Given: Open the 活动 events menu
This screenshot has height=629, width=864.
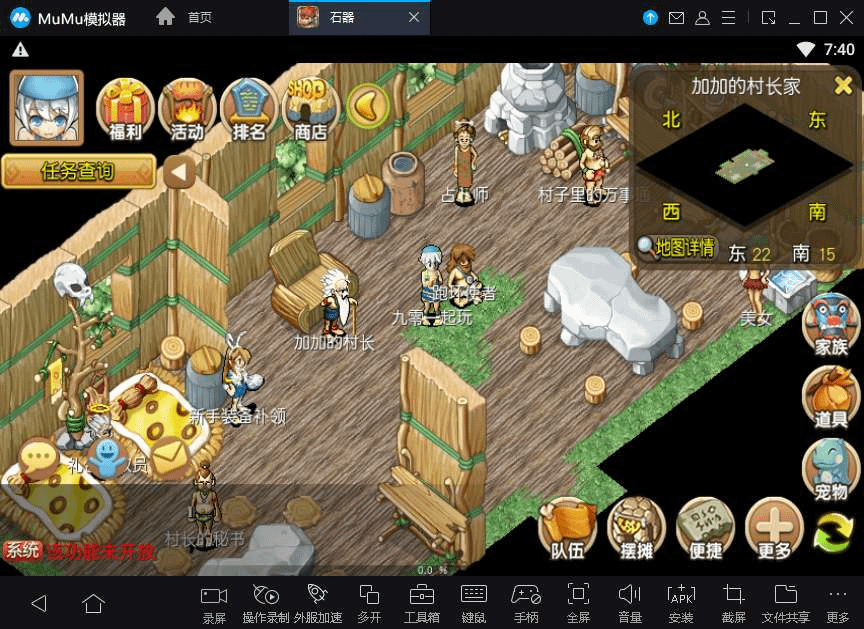Looking at the screenshot, I should (186, 108).
